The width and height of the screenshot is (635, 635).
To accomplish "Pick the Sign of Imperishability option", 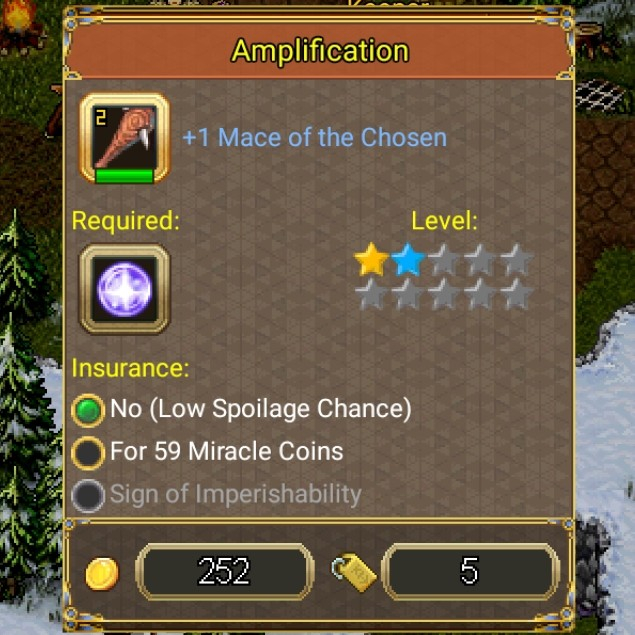I will coord(89,495).
